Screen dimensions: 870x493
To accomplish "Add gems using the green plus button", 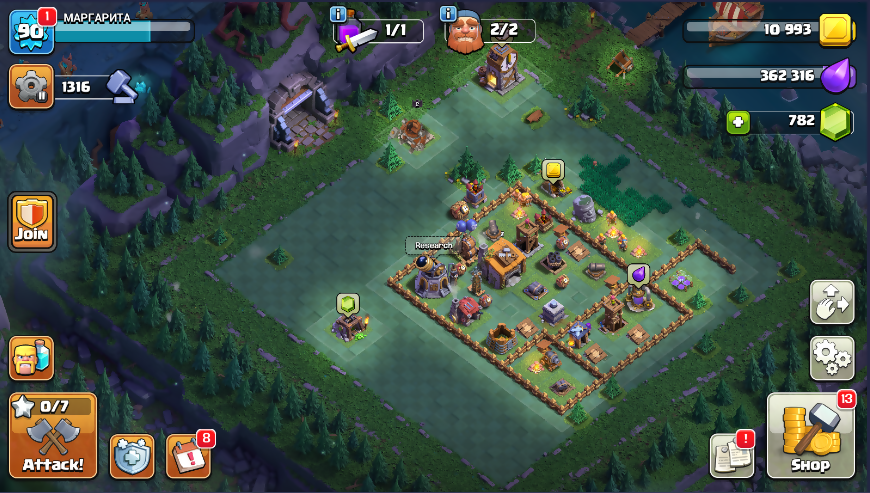I will click(738, 121).
